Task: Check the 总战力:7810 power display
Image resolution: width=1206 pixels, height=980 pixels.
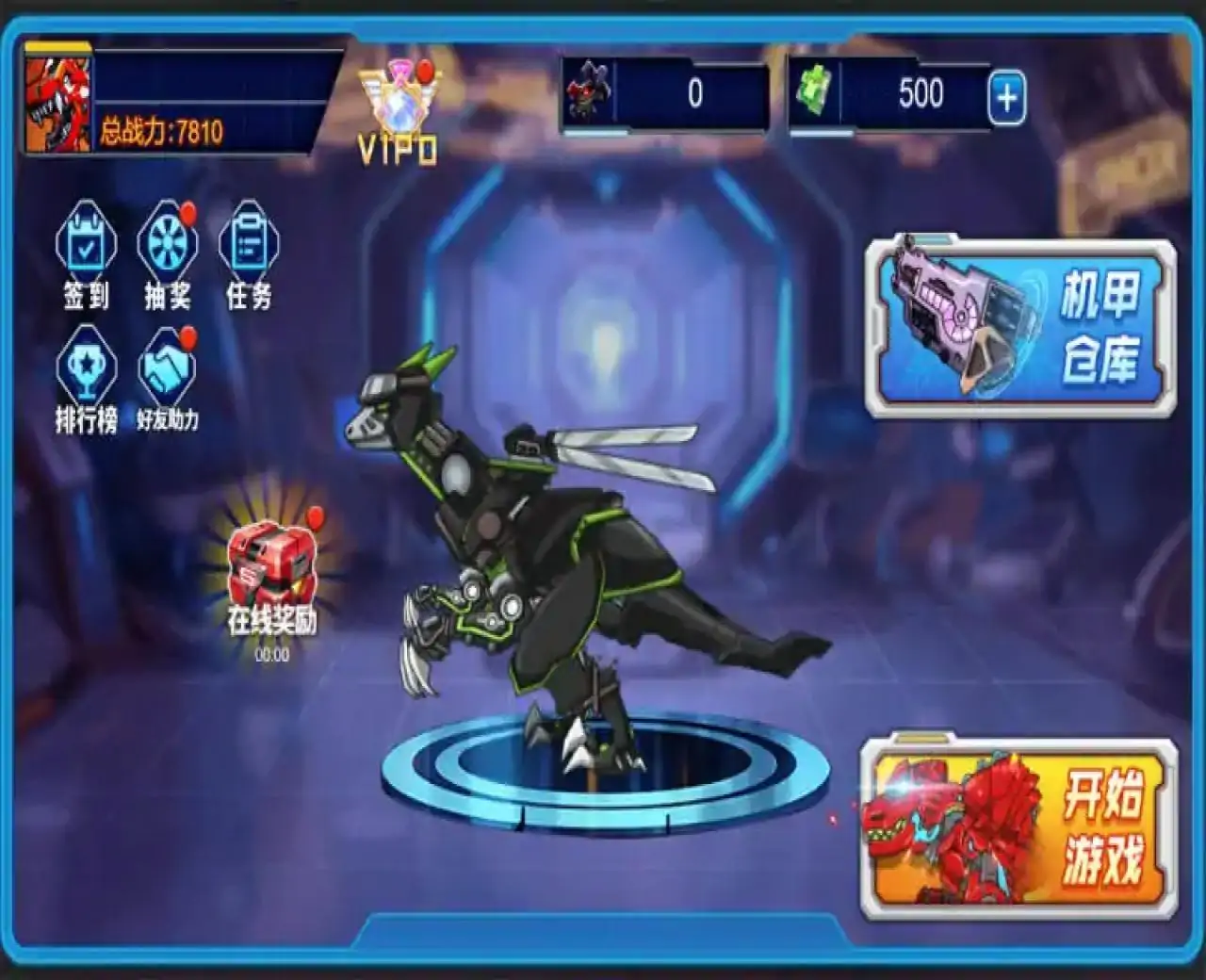Action: click(x=160, y=131)
